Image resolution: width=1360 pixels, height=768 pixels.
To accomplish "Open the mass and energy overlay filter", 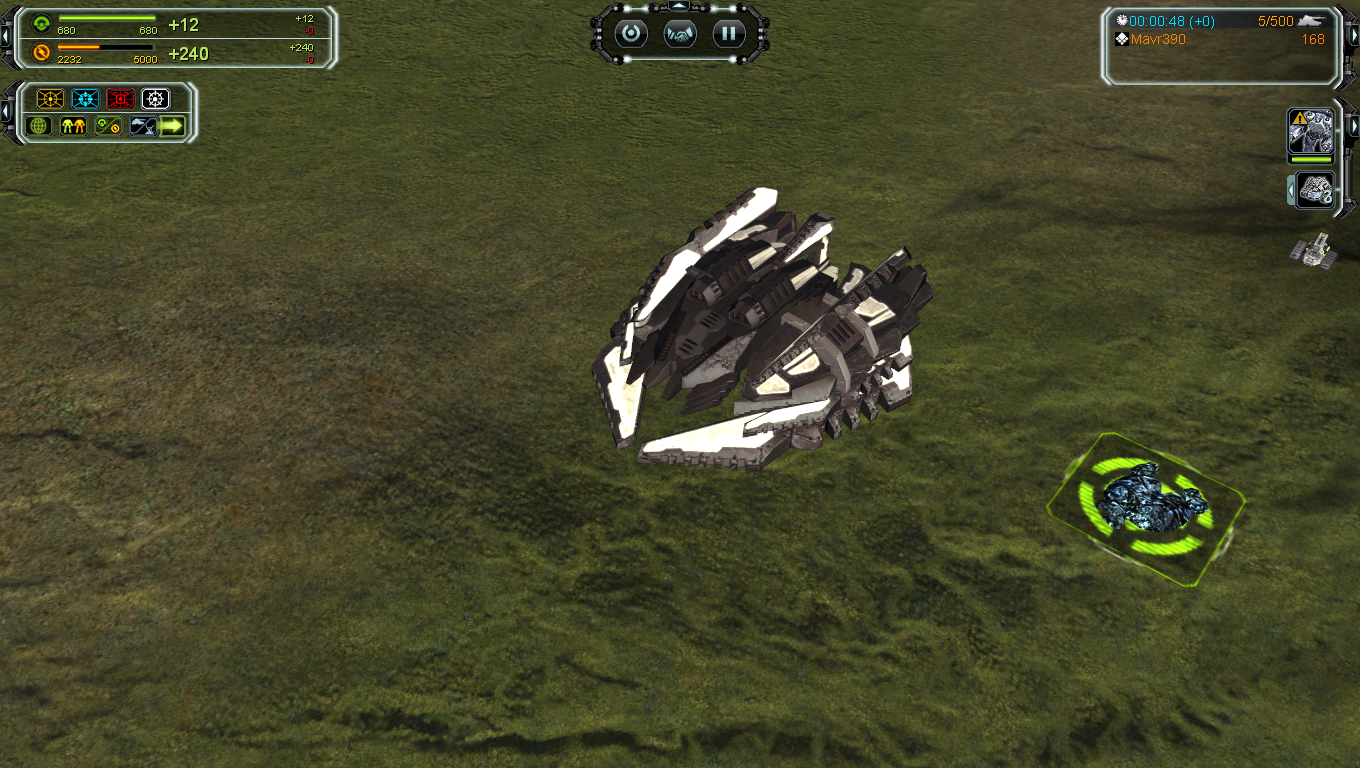I will 108,126.
